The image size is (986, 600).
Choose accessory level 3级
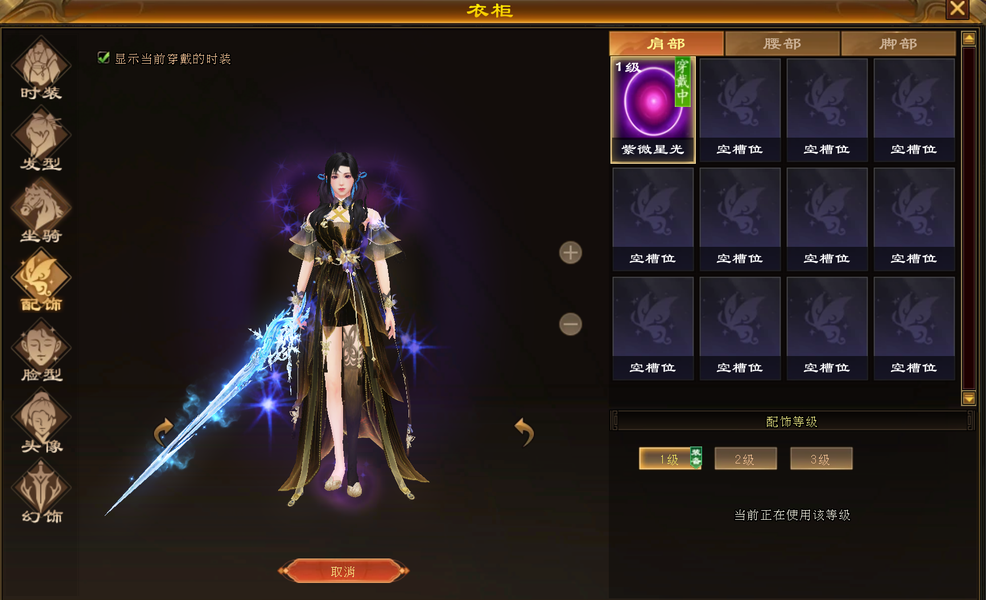tap(820, 459)
